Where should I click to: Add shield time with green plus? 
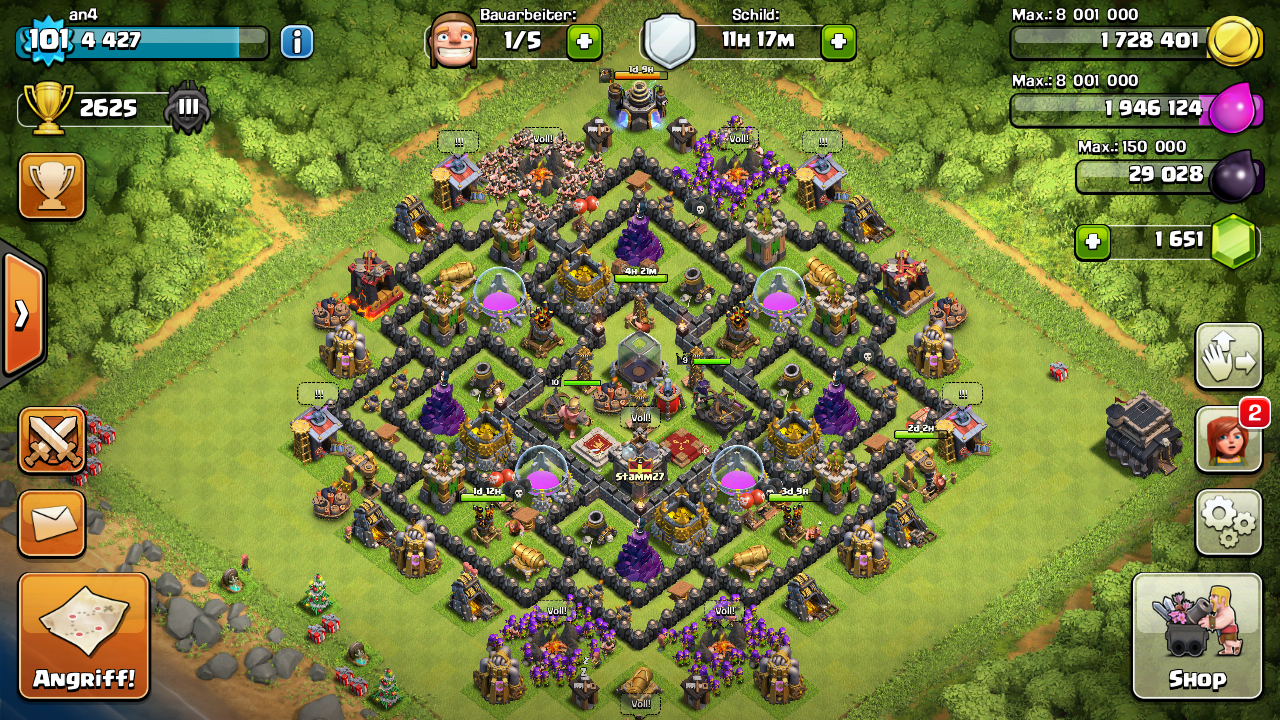(x=838, y=42)
